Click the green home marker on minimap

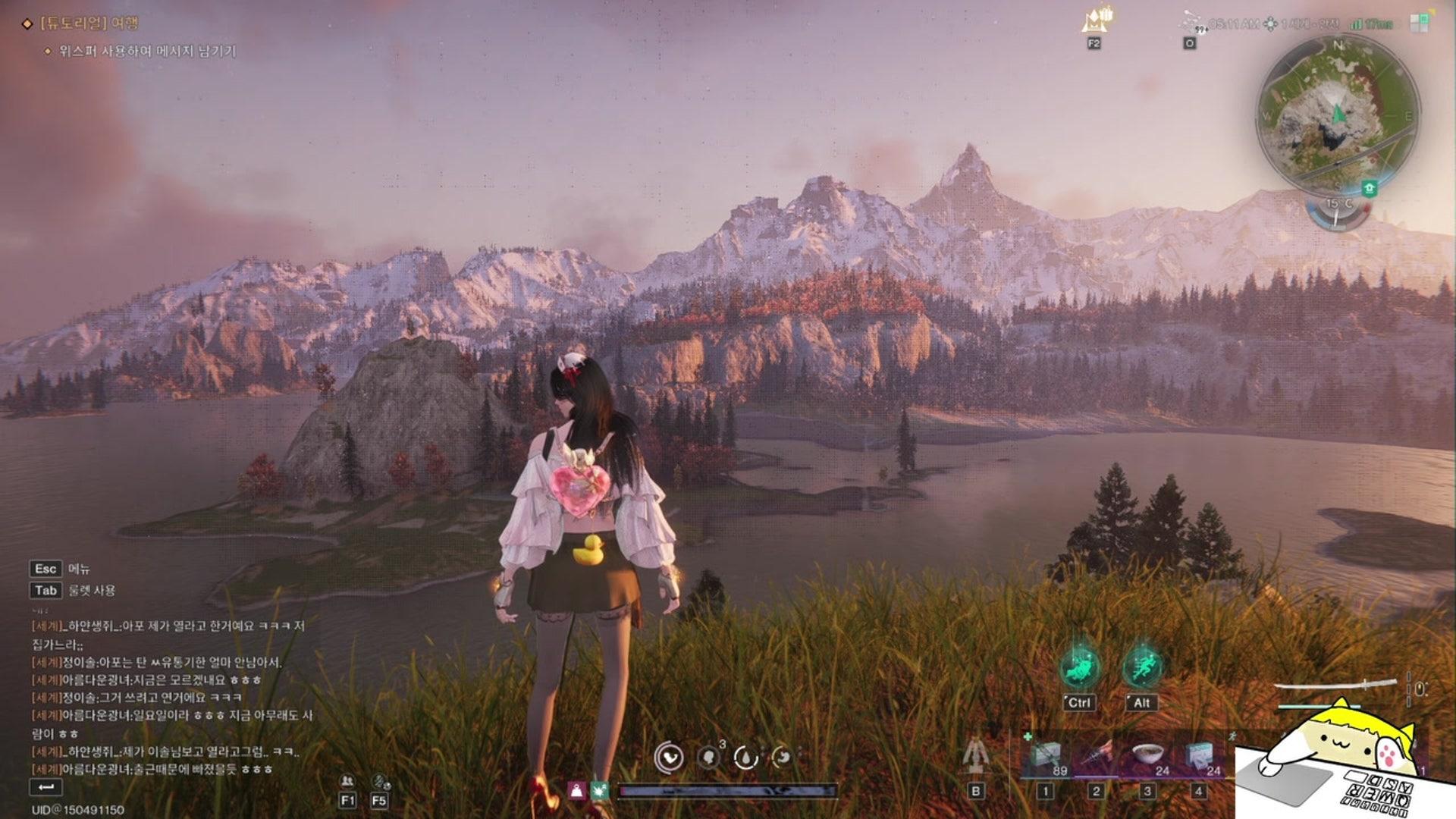[x=1369, y=187]
